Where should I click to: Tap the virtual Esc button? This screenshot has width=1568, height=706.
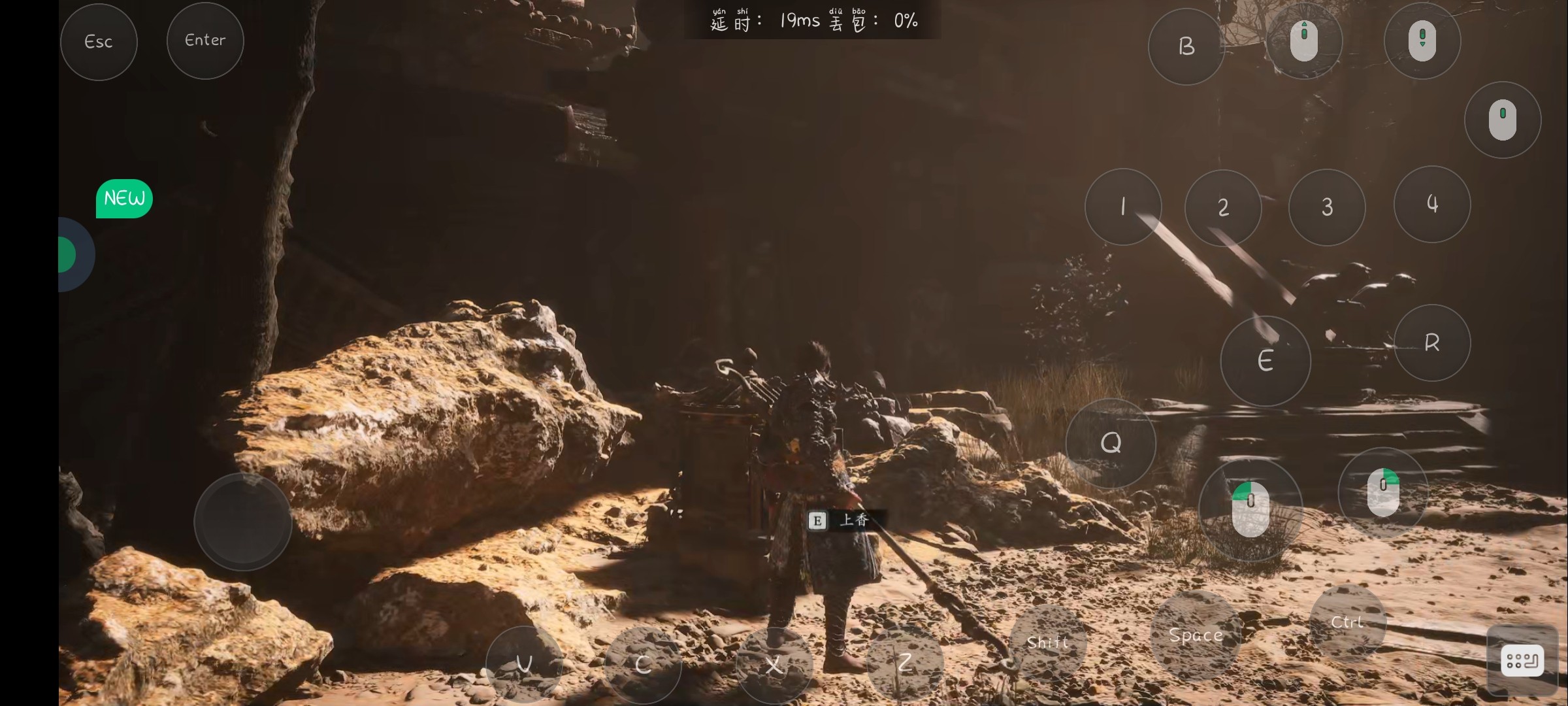point(99,42)
